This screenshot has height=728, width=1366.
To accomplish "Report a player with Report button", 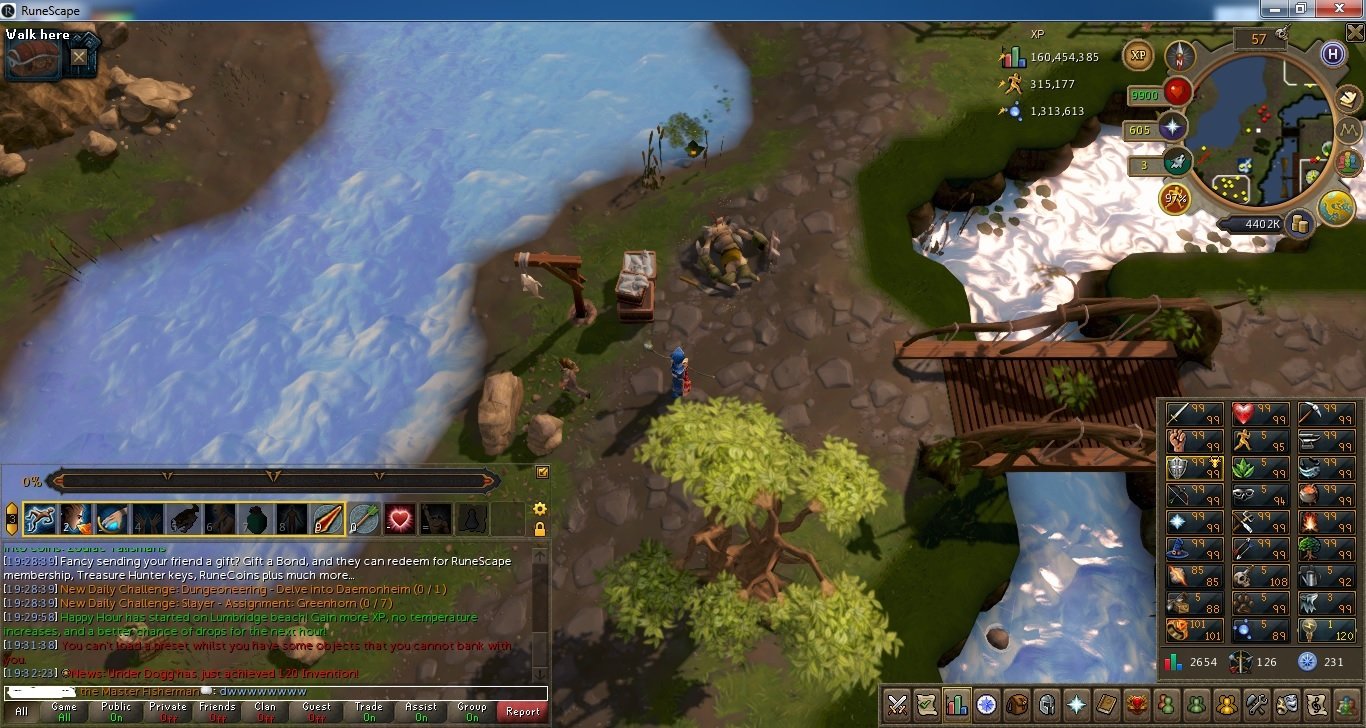I will 522,711.
